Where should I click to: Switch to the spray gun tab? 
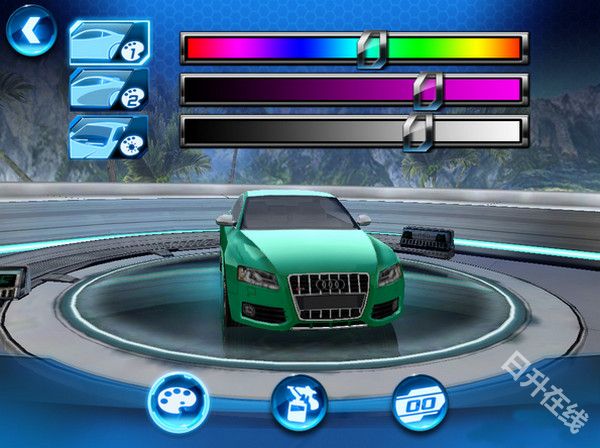pos(299,402)
